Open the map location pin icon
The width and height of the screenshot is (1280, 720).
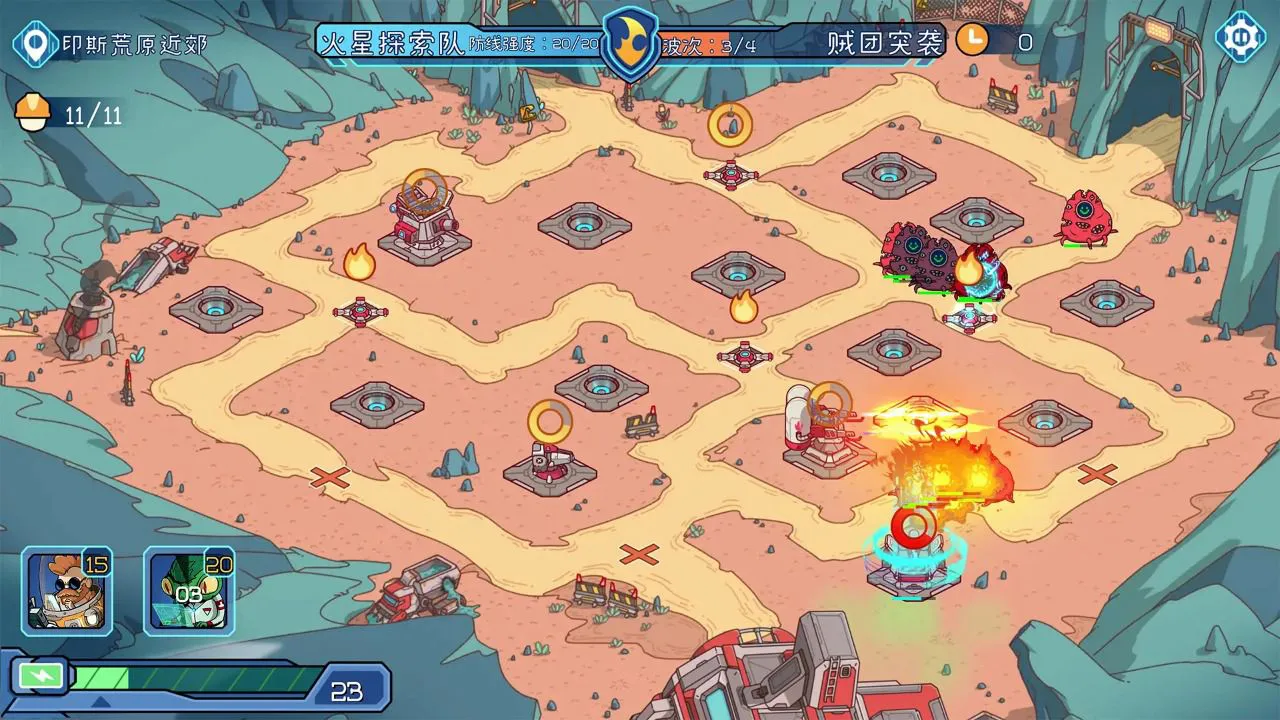[33, 42]
